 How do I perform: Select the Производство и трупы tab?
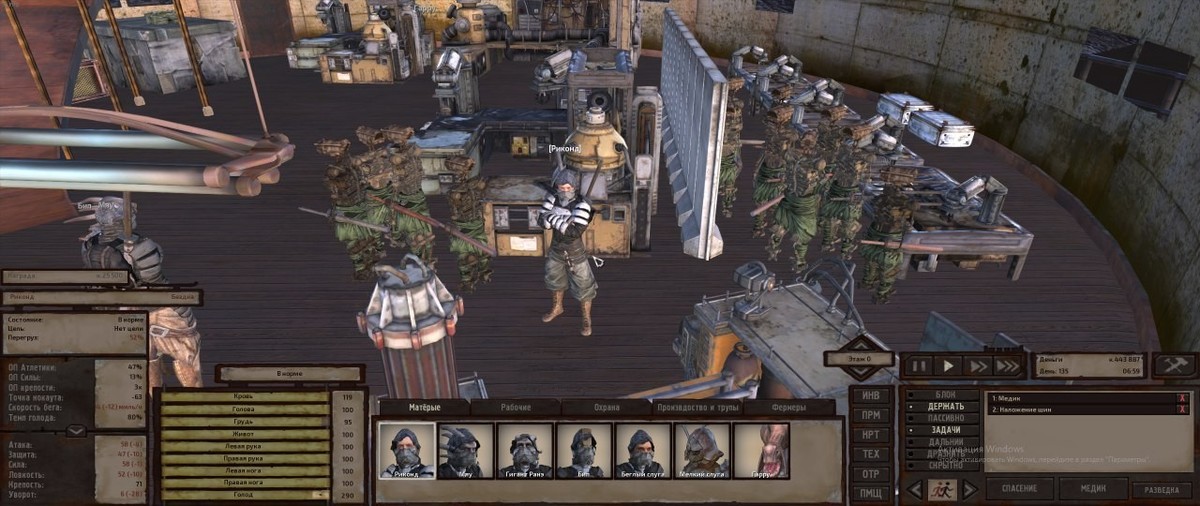pos(697,408)
